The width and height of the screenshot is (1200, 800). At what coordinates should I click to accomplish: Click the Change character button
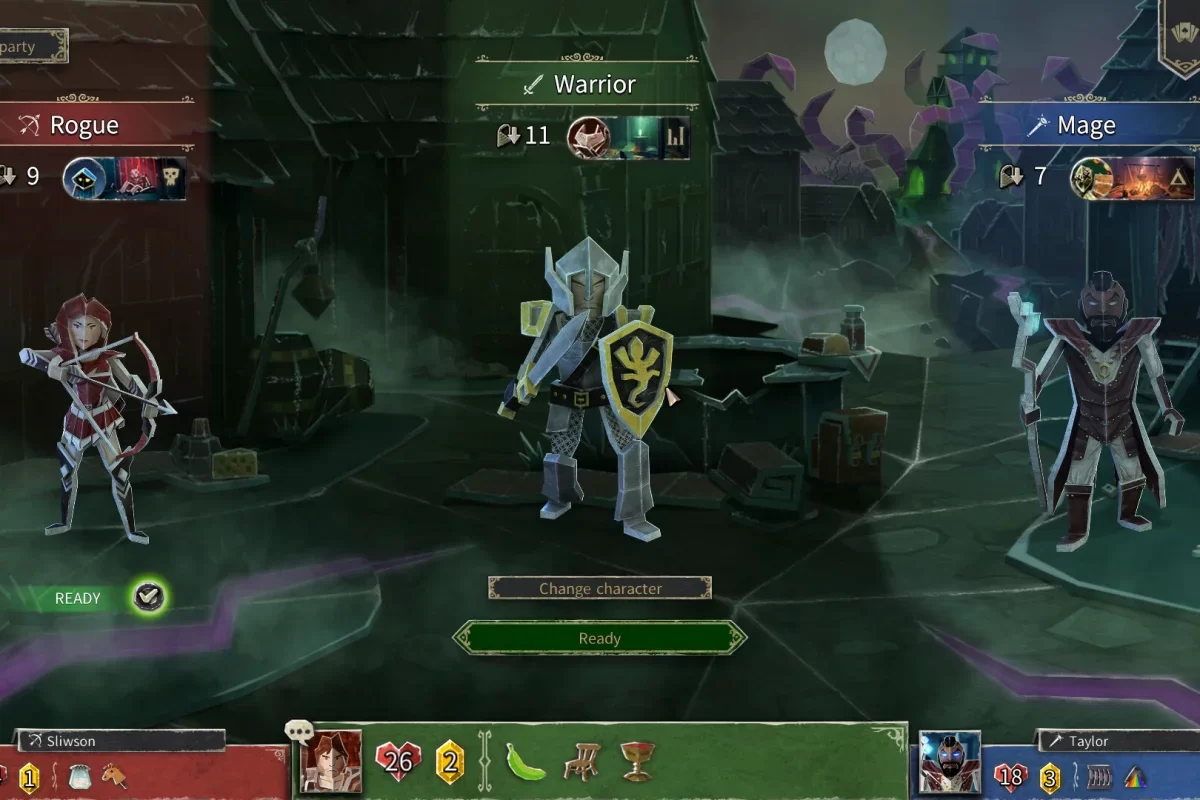click(600, 588)
